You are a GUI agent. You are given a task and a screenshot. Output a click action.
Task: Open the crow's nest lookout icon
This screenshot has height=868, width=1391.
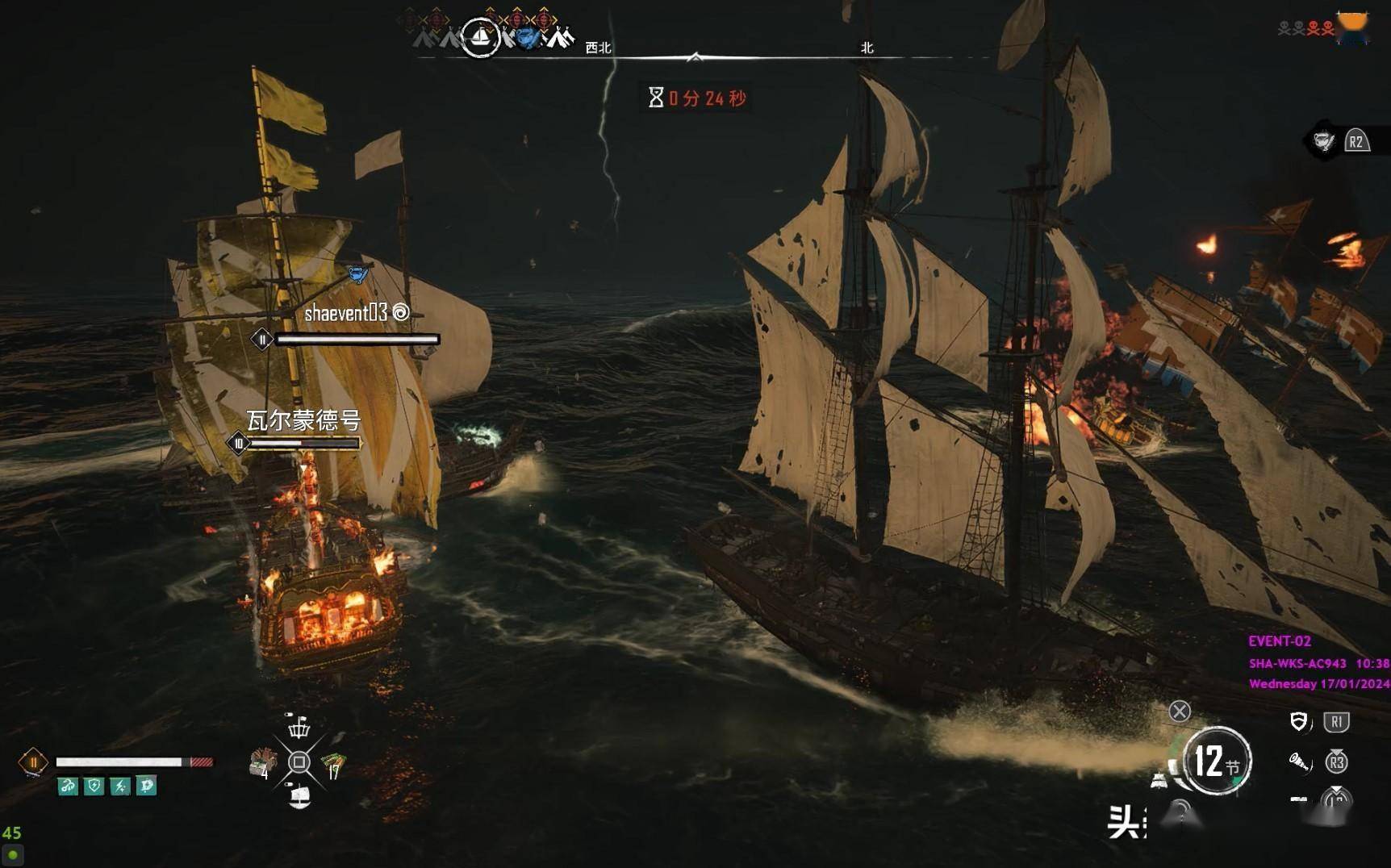pyautogui.click(x=299, y=726)
